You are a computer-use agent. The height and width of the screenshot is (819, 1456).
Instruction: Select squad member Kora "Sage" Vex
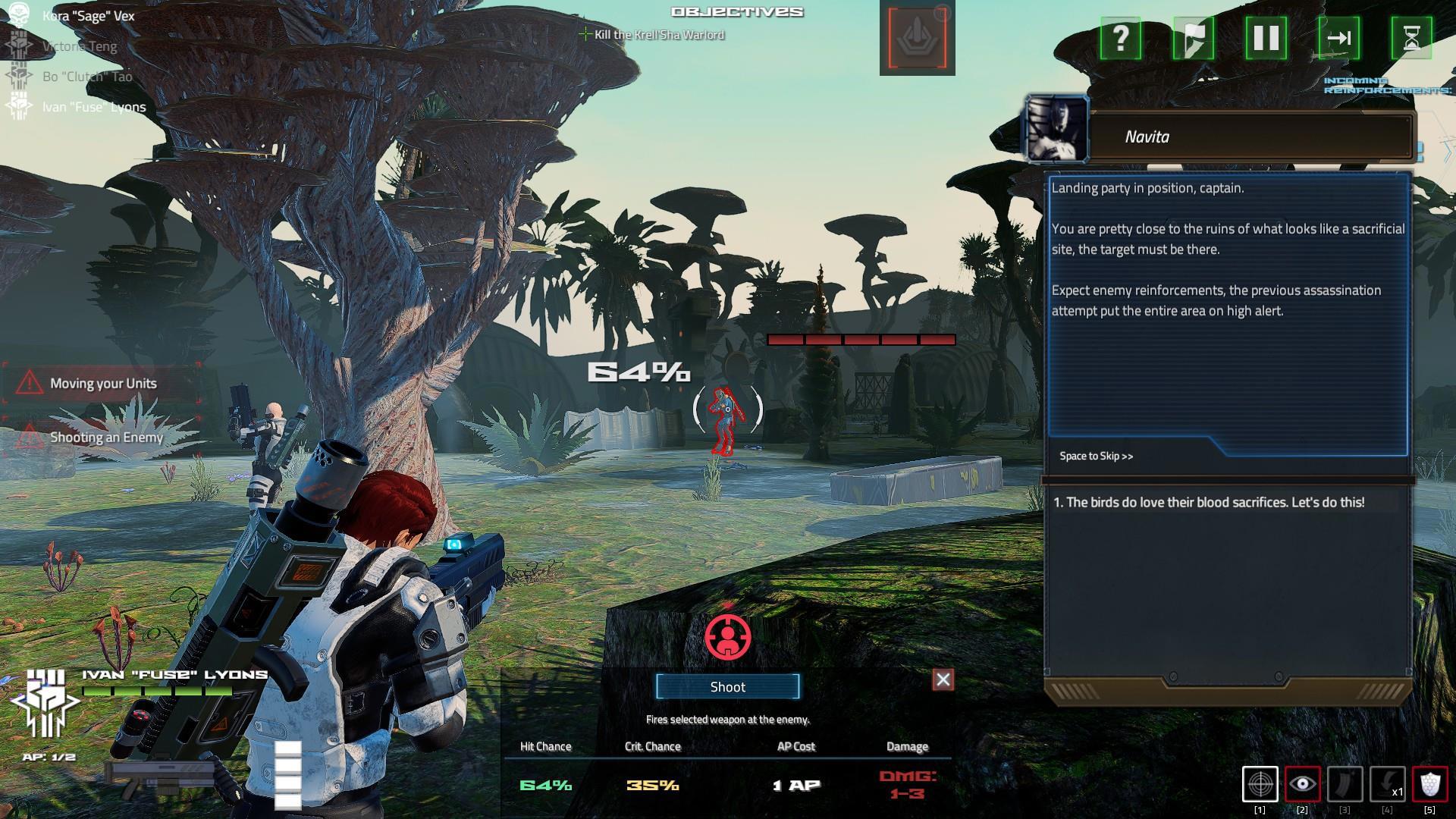coord(88,16)
